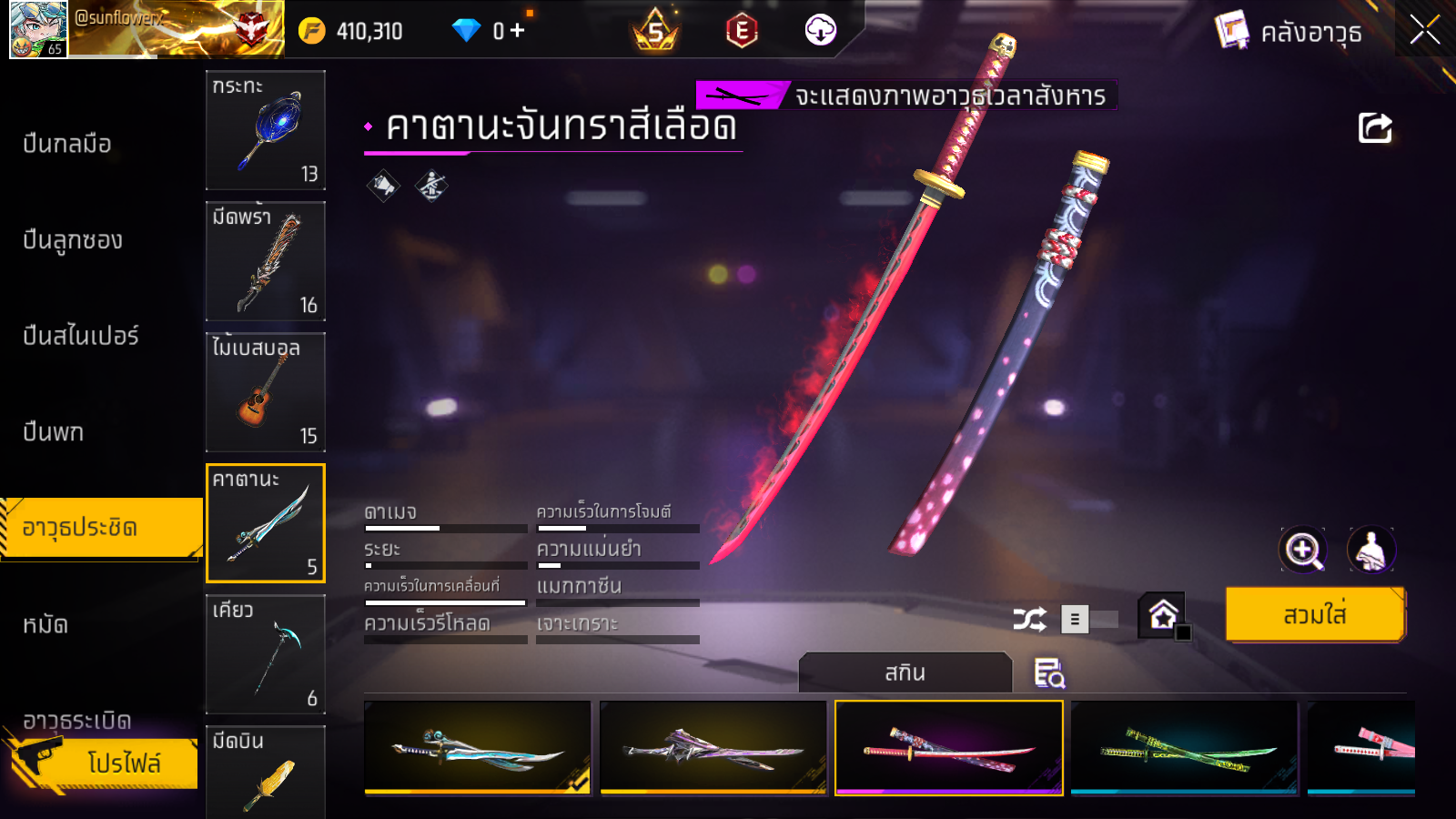Activate the shuffle skins icon

1029,620
